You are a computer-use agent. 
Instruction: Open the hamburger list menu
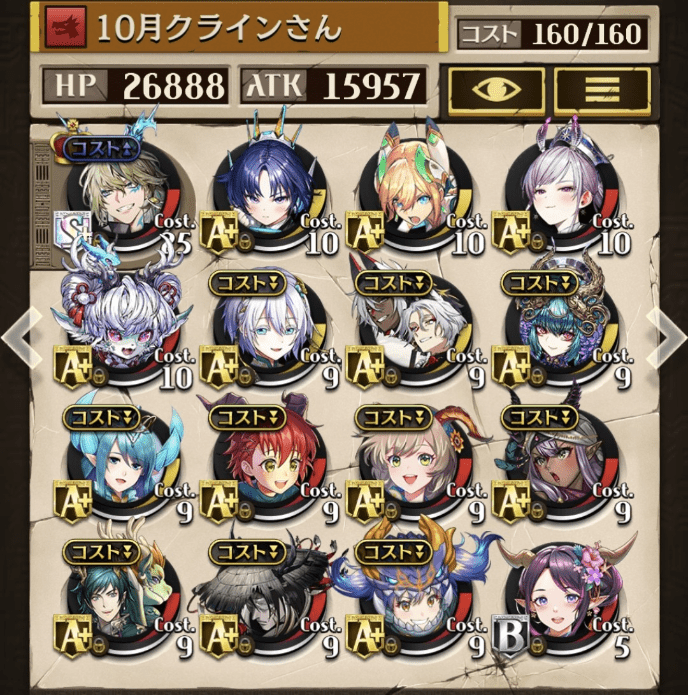pos(601,89)
